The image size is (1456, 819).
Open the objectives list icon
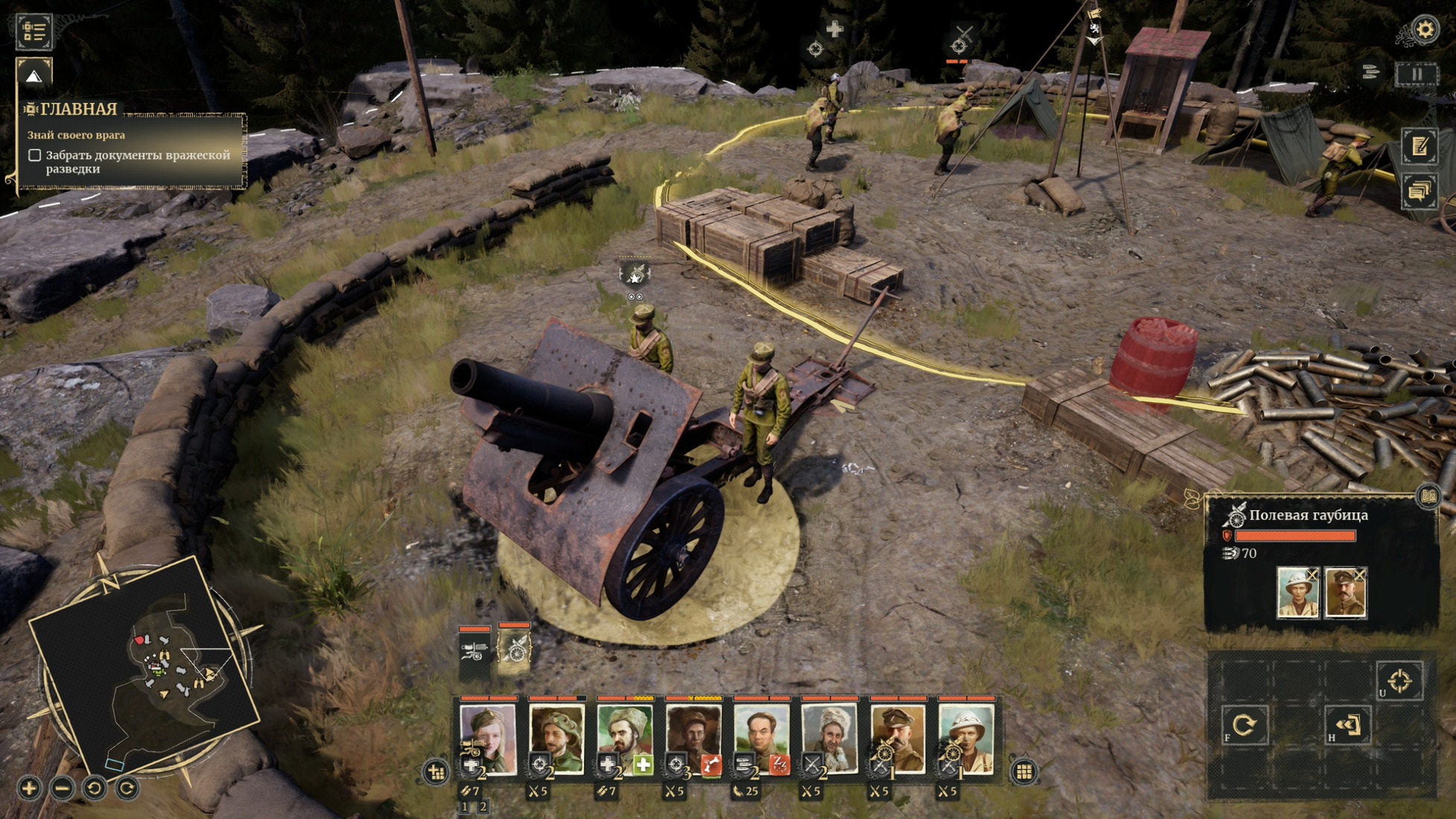point(34,31)
